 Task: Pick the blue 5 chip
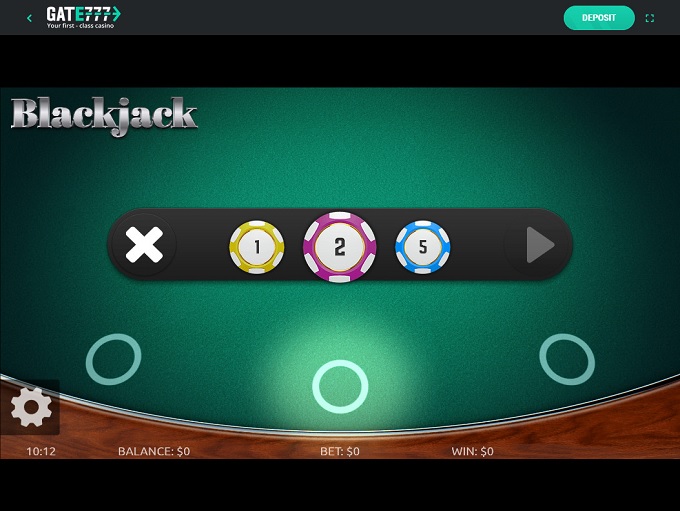423,246
